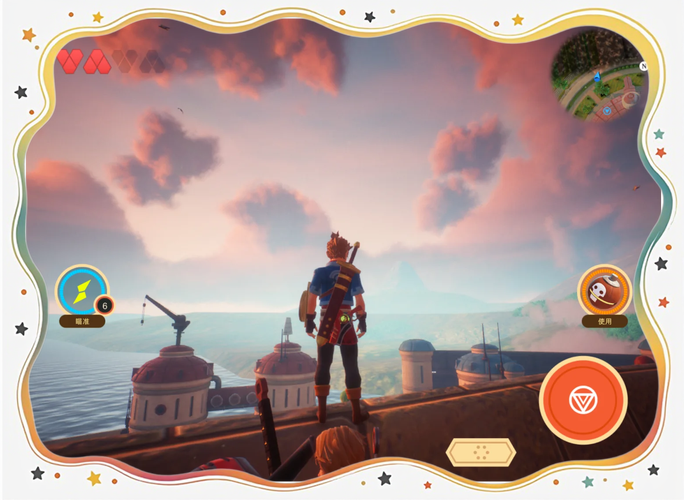The height and width of the screenshot is (500, 684).
Task: Tap the large orange triangle attack button
Action: [x=583, y=400]
